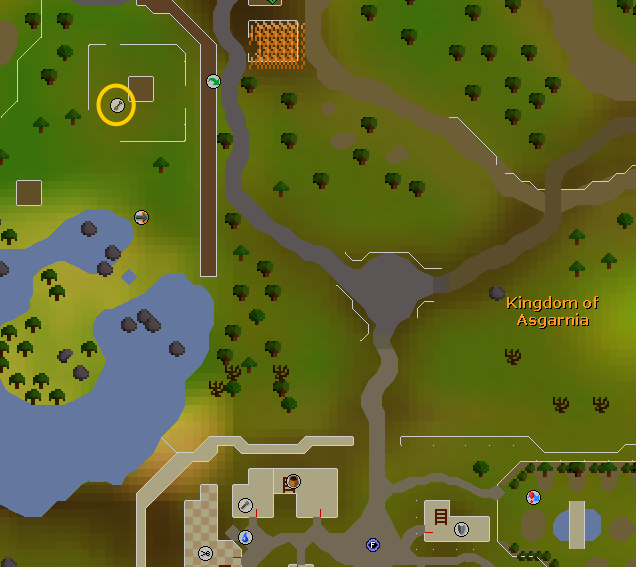Screen dimensions: 636x567
Task: Click the map icon circled in yellow
Action: pos(117,105)
